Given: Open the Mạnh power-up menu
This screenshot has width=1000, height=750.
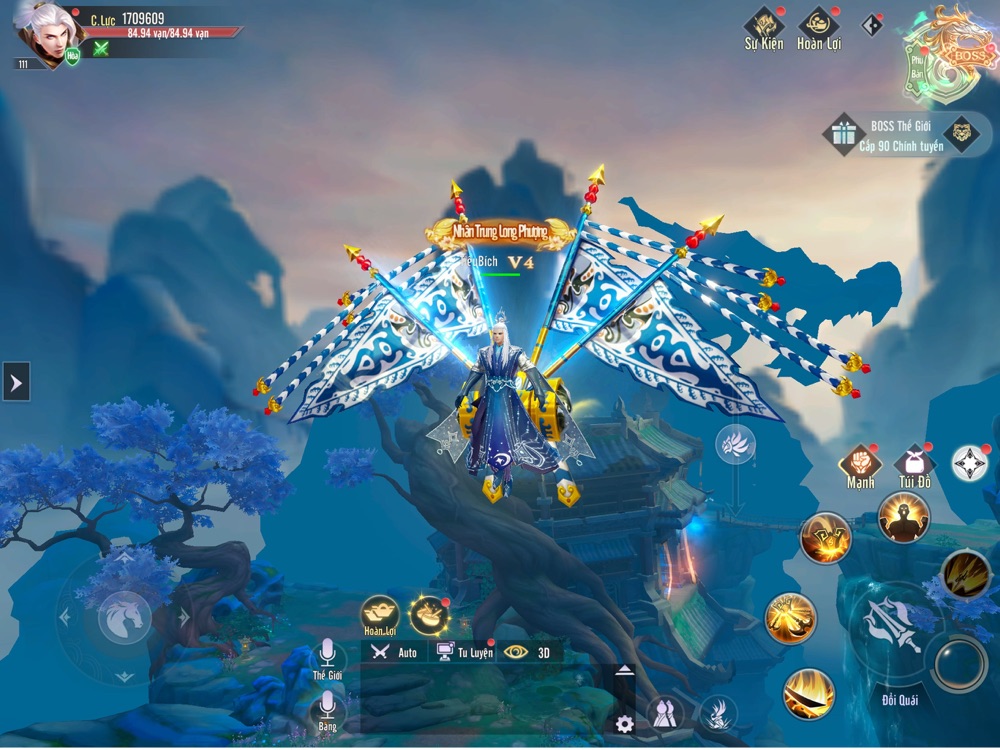Looking at the screenshot, I should (x=860, y=463).
